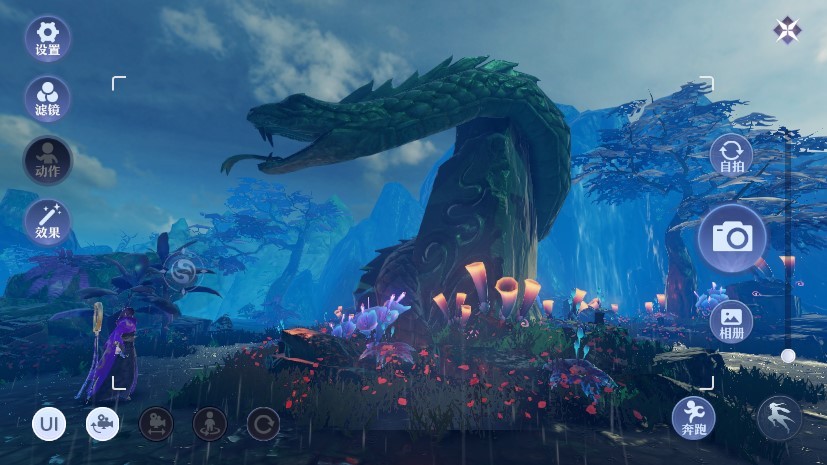Viewport: 827px width, 465px height.
Task: Take a photo with the camera shutter
Action: (732, 238)
